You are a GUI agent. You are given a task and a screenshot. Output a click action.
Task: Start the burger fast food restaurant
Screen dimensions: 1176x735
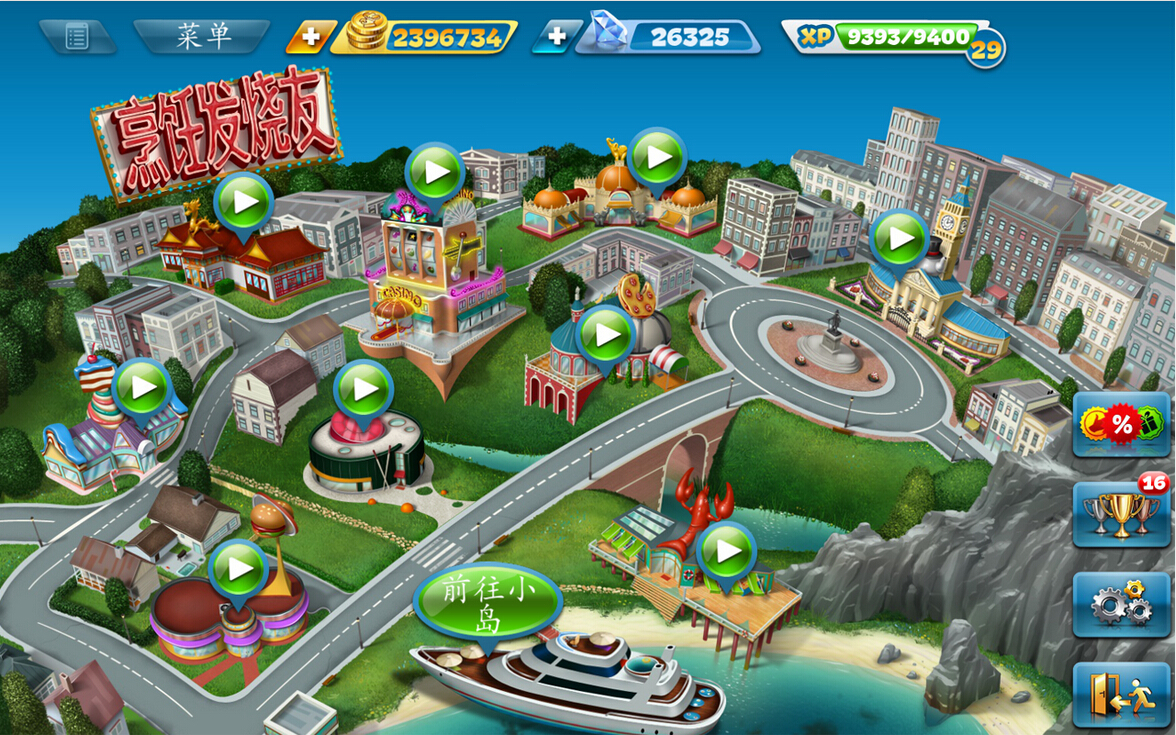click(239, 569)
